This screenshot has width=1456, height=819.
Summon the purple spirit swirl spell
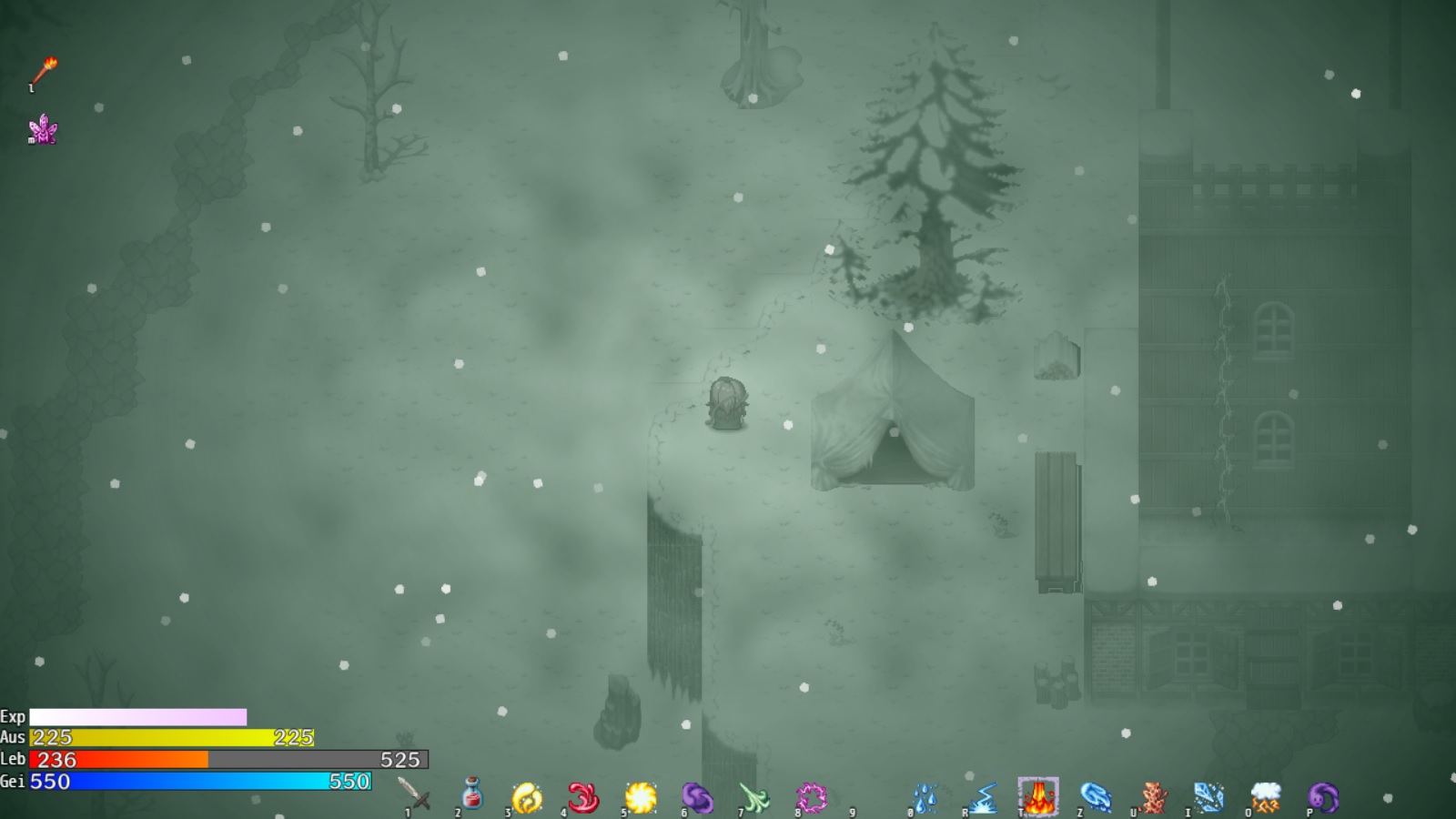tap(1322, 797)
